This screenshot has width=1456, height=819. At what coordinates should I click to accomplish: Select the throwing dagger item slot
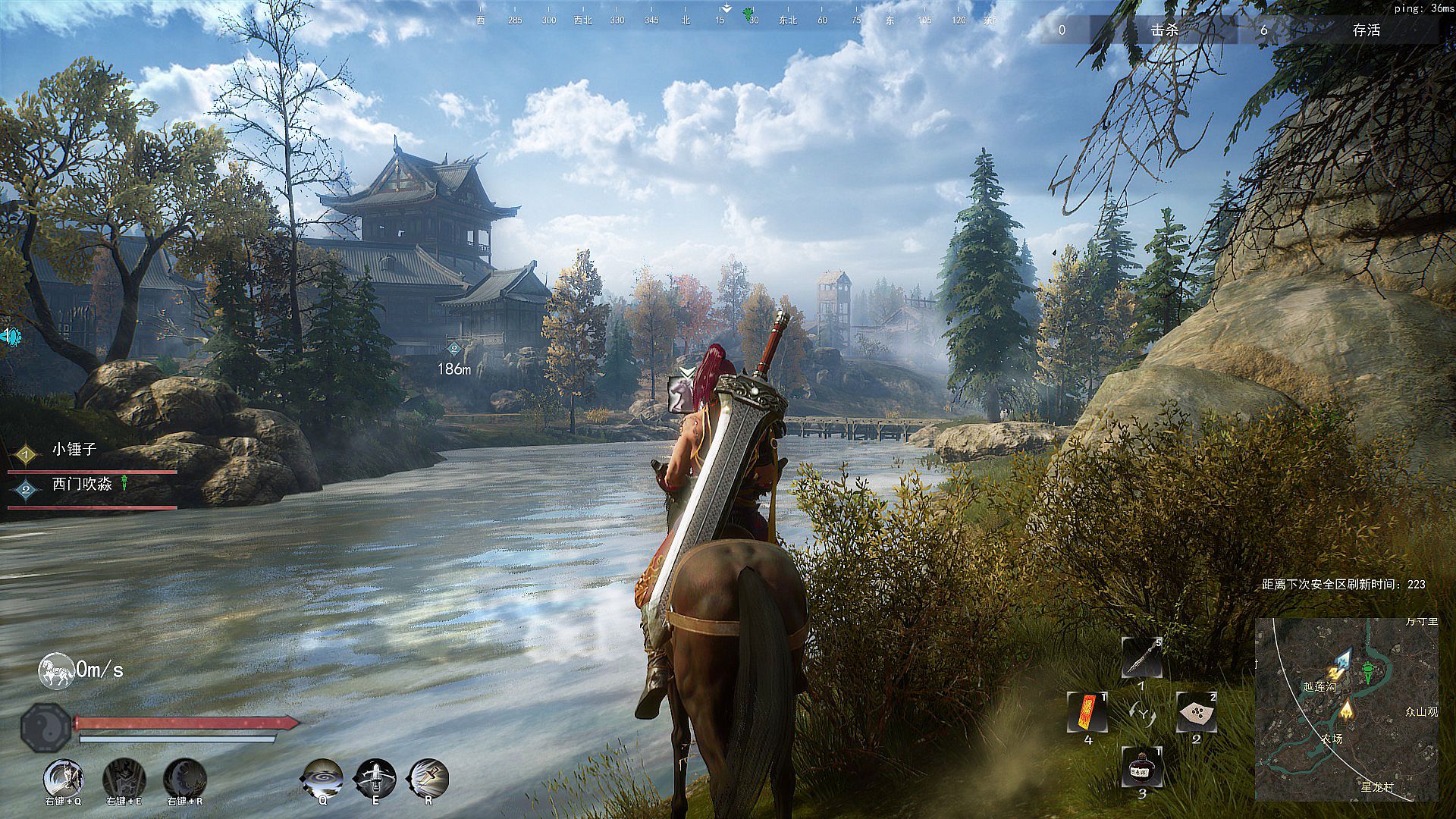(1141, 658)
